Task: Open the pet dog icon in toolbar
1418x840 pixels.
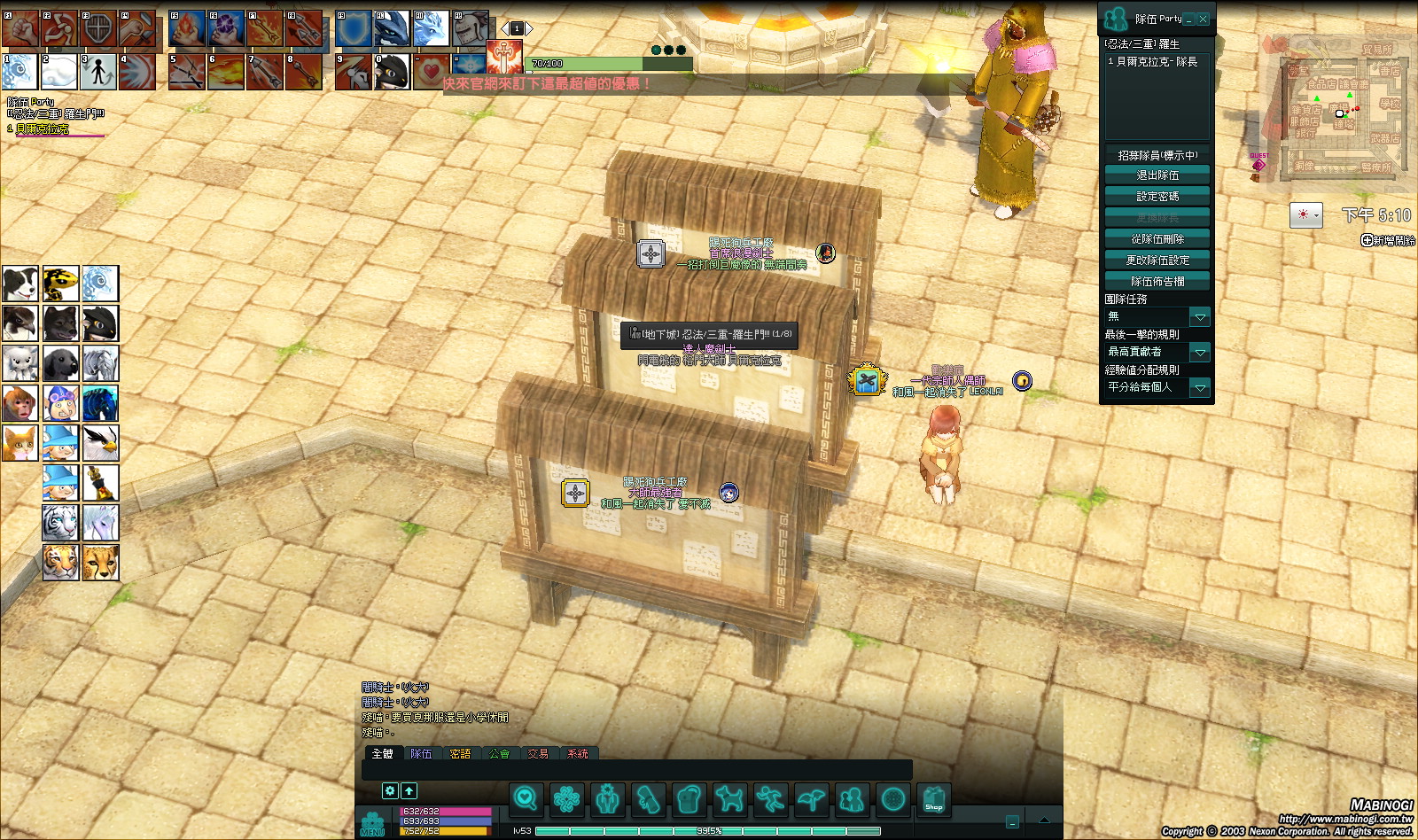Action: pos(729,799)
